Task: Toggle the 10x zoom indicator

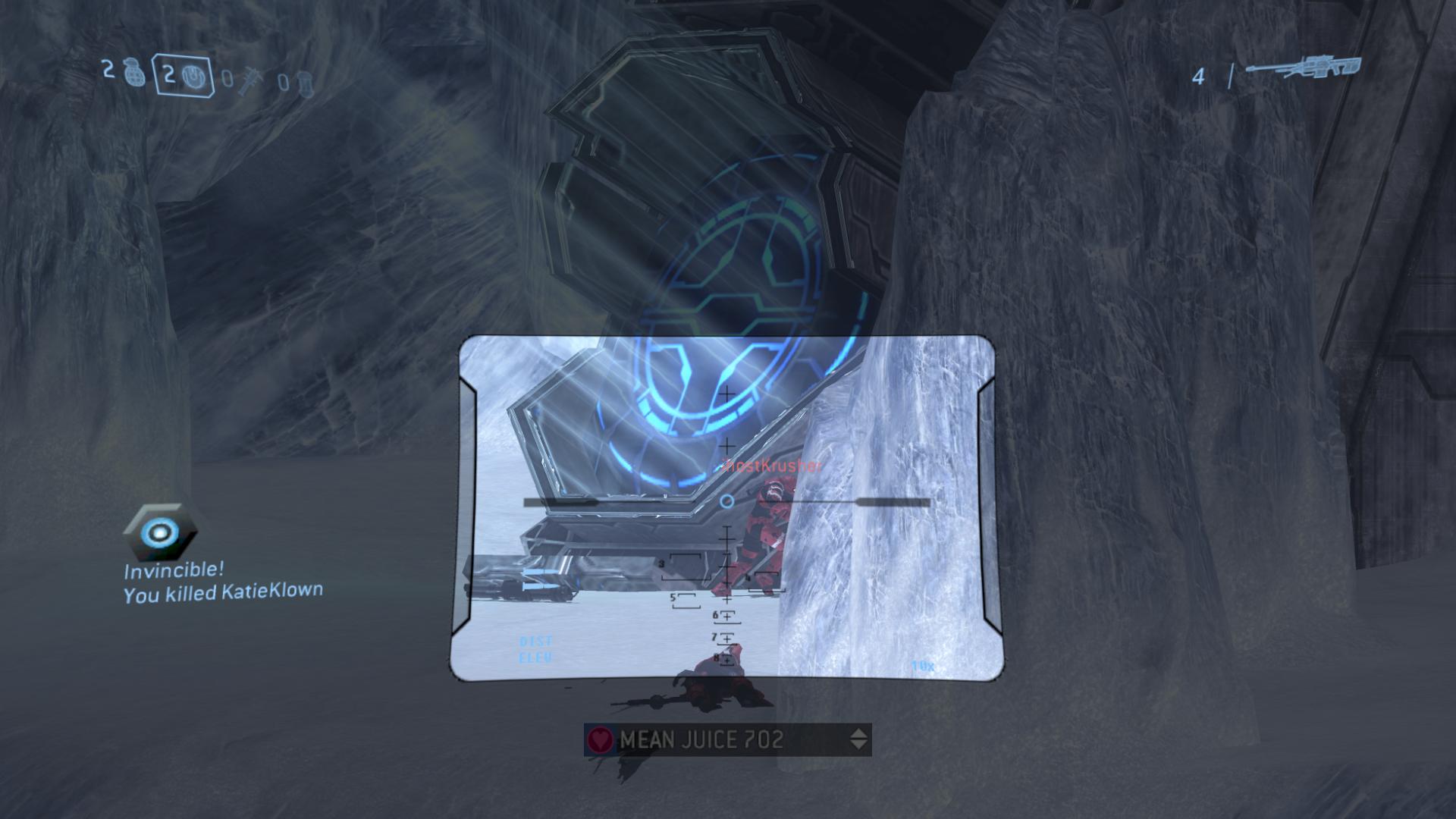Action: [x=922, y=665]
